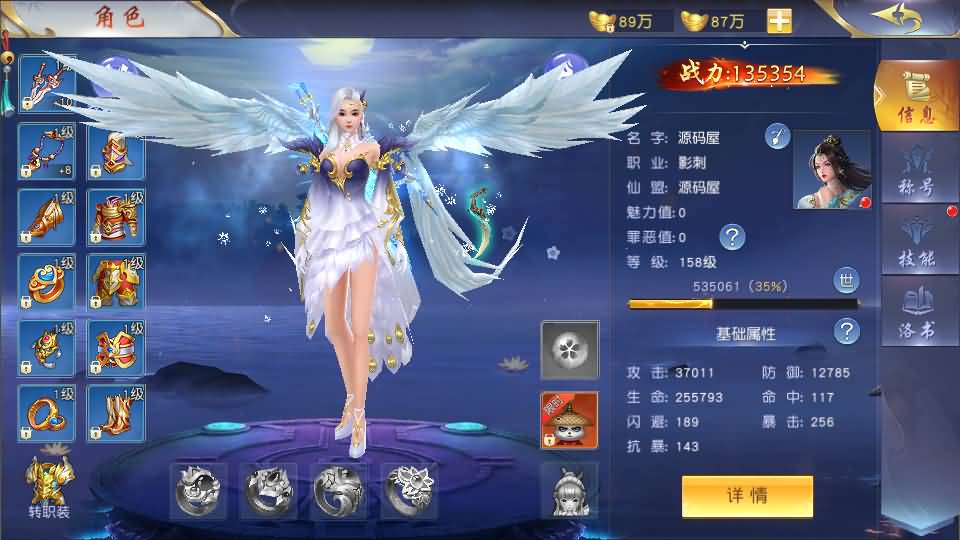Image resolution: width=960 pixels, height=540 pixels.
Task: Select the blue-gem gold ring slot
Action: pos(47,283)
